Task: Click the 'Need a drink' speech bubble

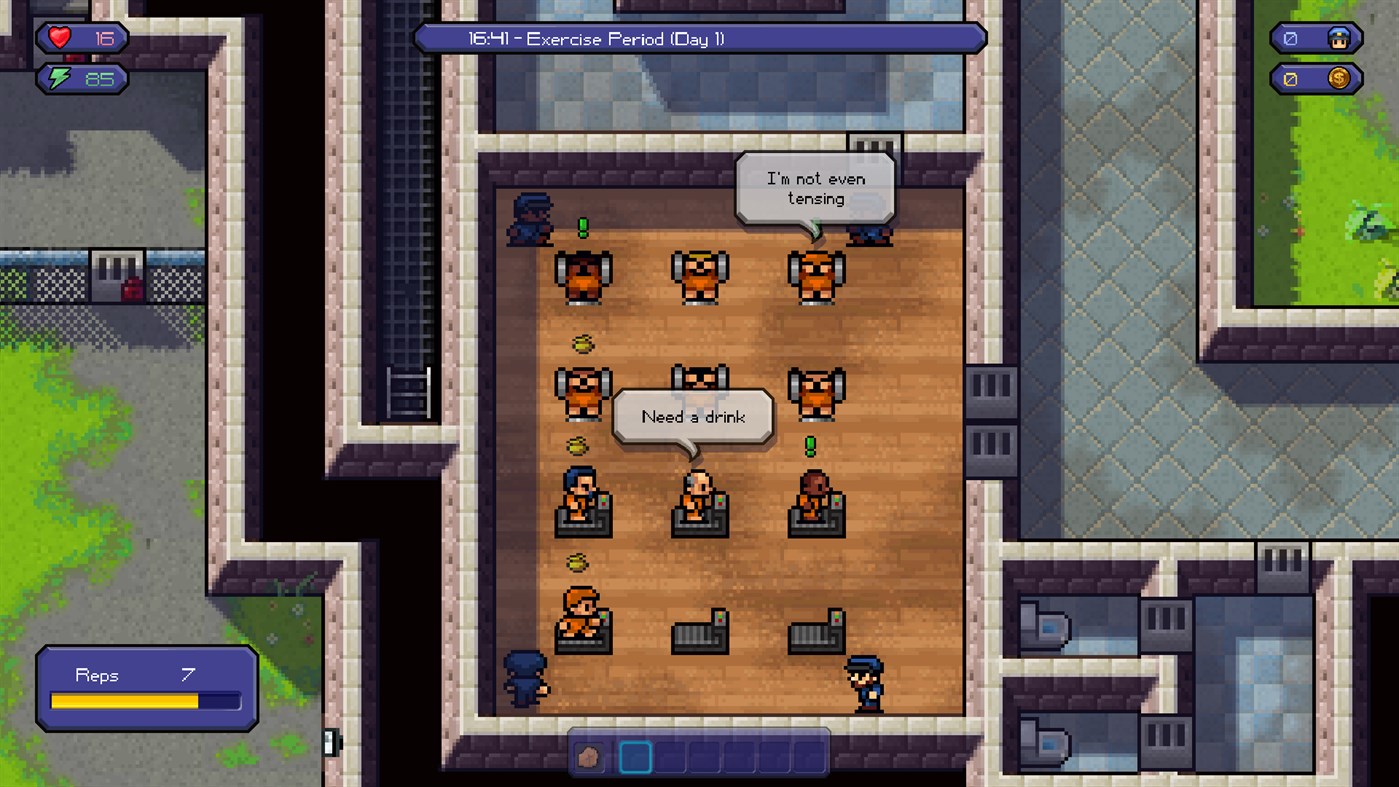Action: (694, 416)
